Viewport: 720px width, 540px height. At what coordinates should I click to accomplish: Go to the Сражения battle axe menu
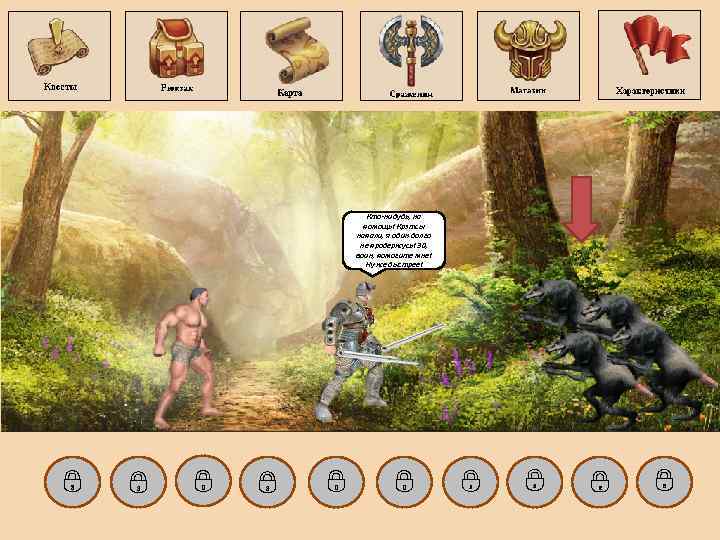point(411,55)
